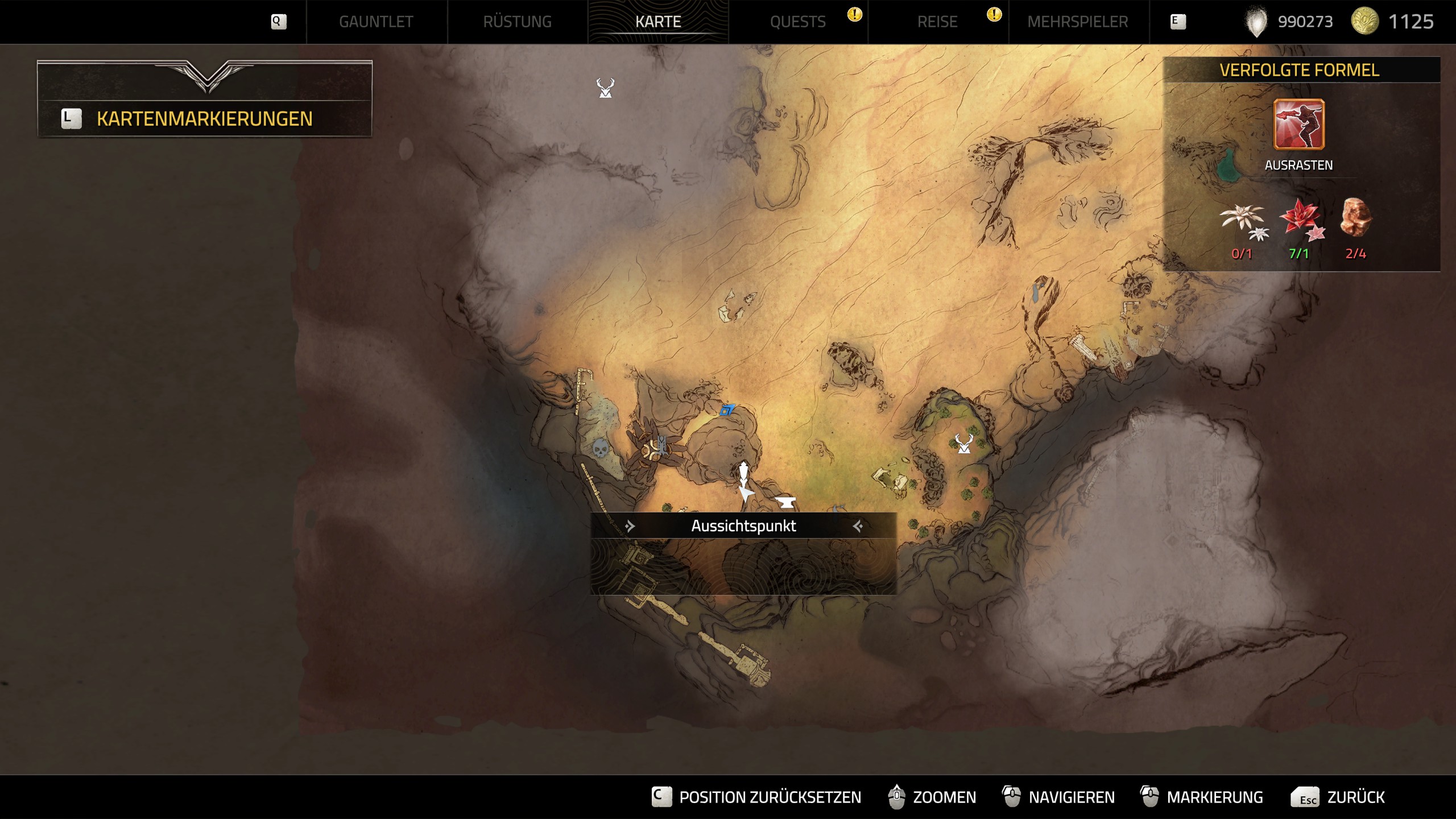This screenshot has width=1456, height=819.
Task: Switch to the Mehrspieler tab
Action: coord(1078,22)
